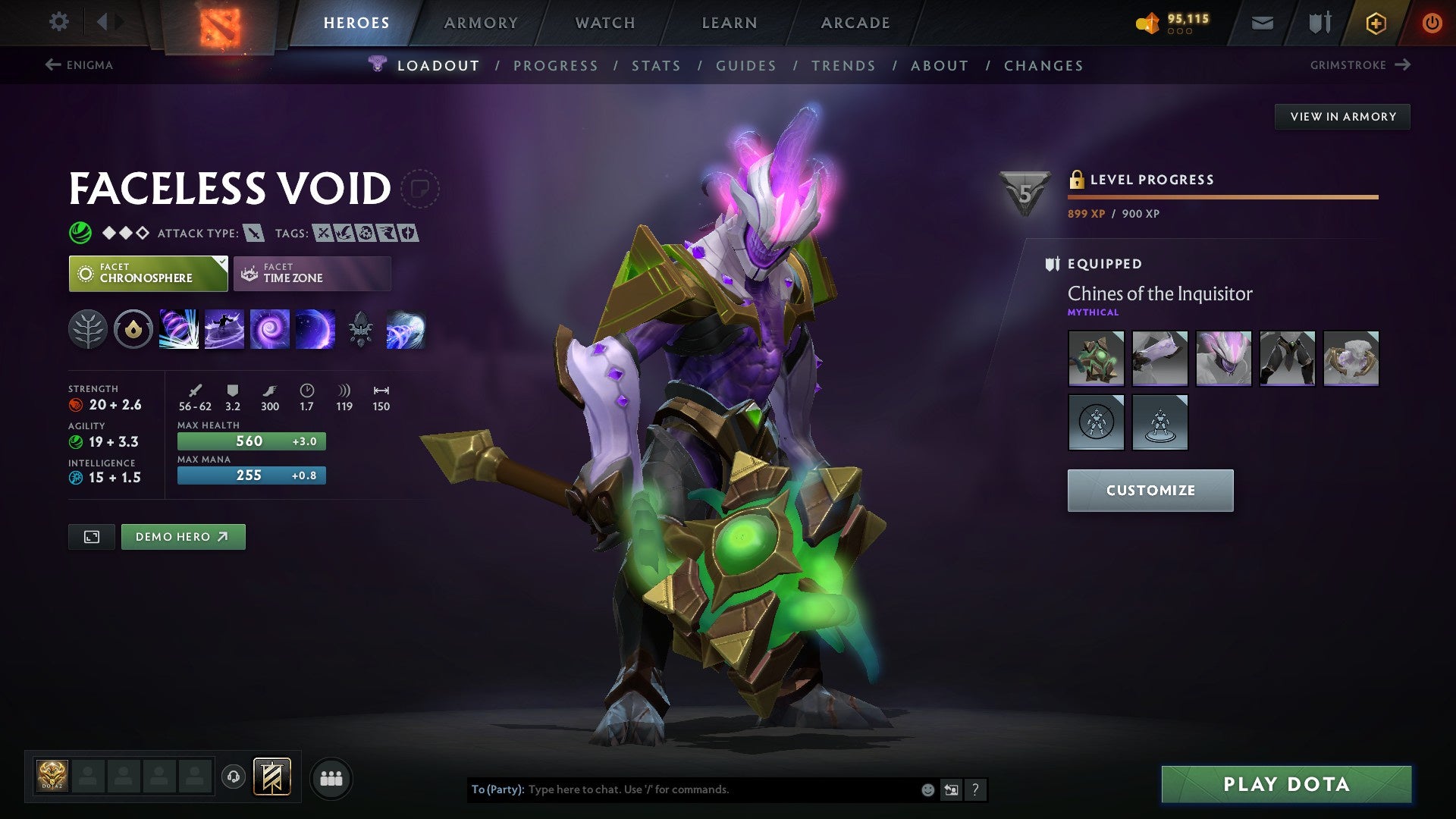Switch to the Time Zone facet

(x=312, y=273)
